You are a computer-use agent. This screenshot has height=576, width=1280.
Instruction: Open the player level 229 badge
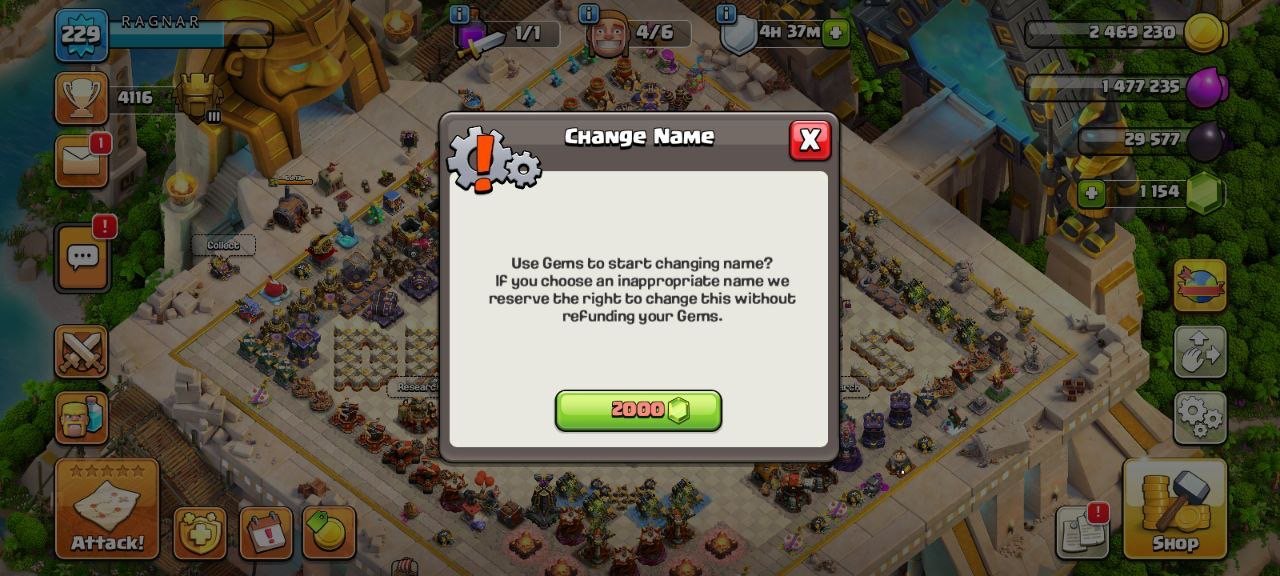point(81,35)
